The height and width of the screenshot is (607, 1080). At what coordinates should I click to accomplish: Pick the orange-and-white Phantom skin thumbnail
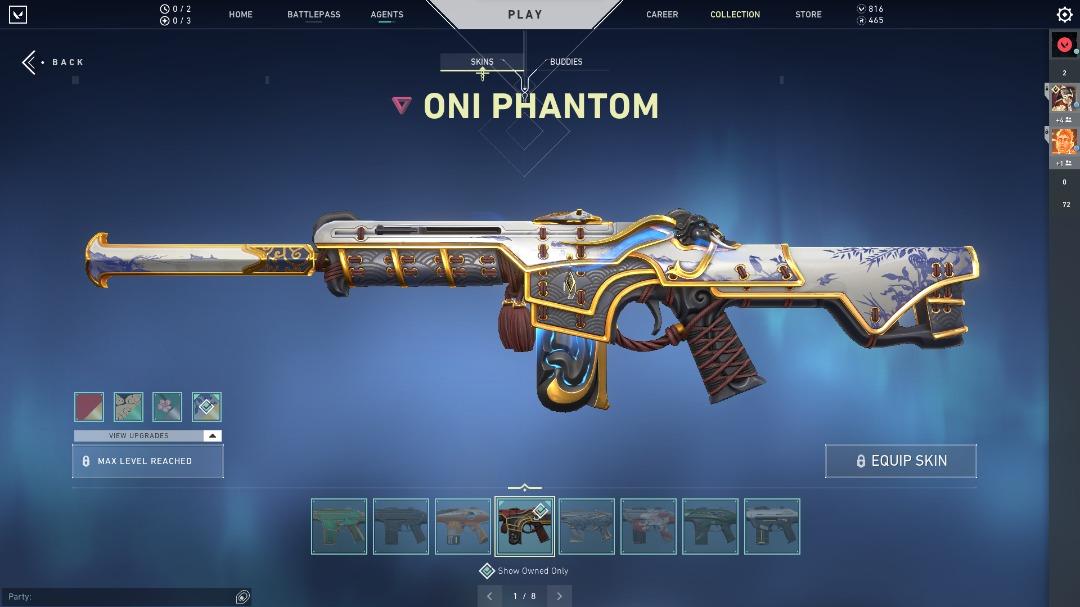(463, 526)
